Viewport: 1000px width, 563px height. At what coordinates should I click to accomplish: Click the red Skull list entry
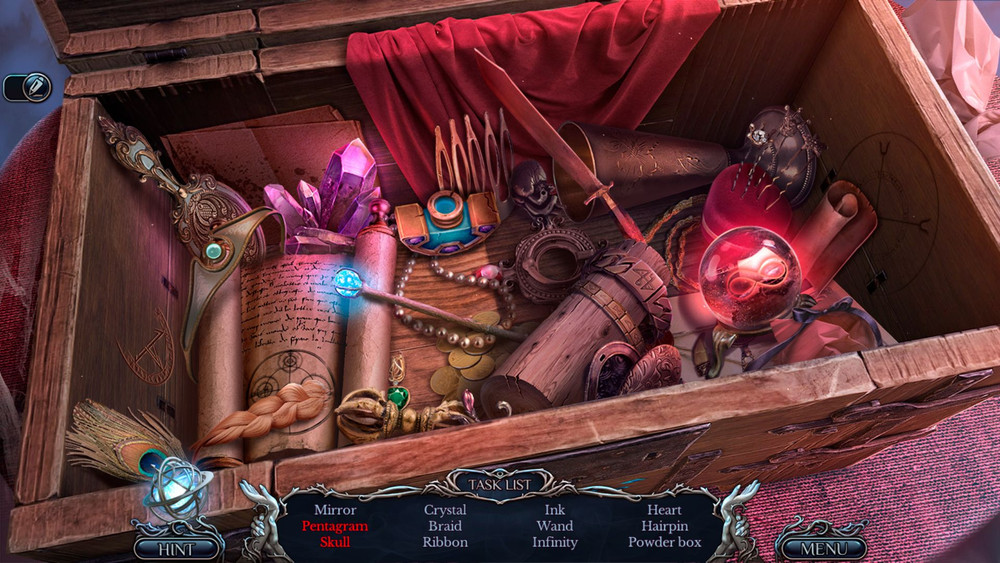coord(335,542)
